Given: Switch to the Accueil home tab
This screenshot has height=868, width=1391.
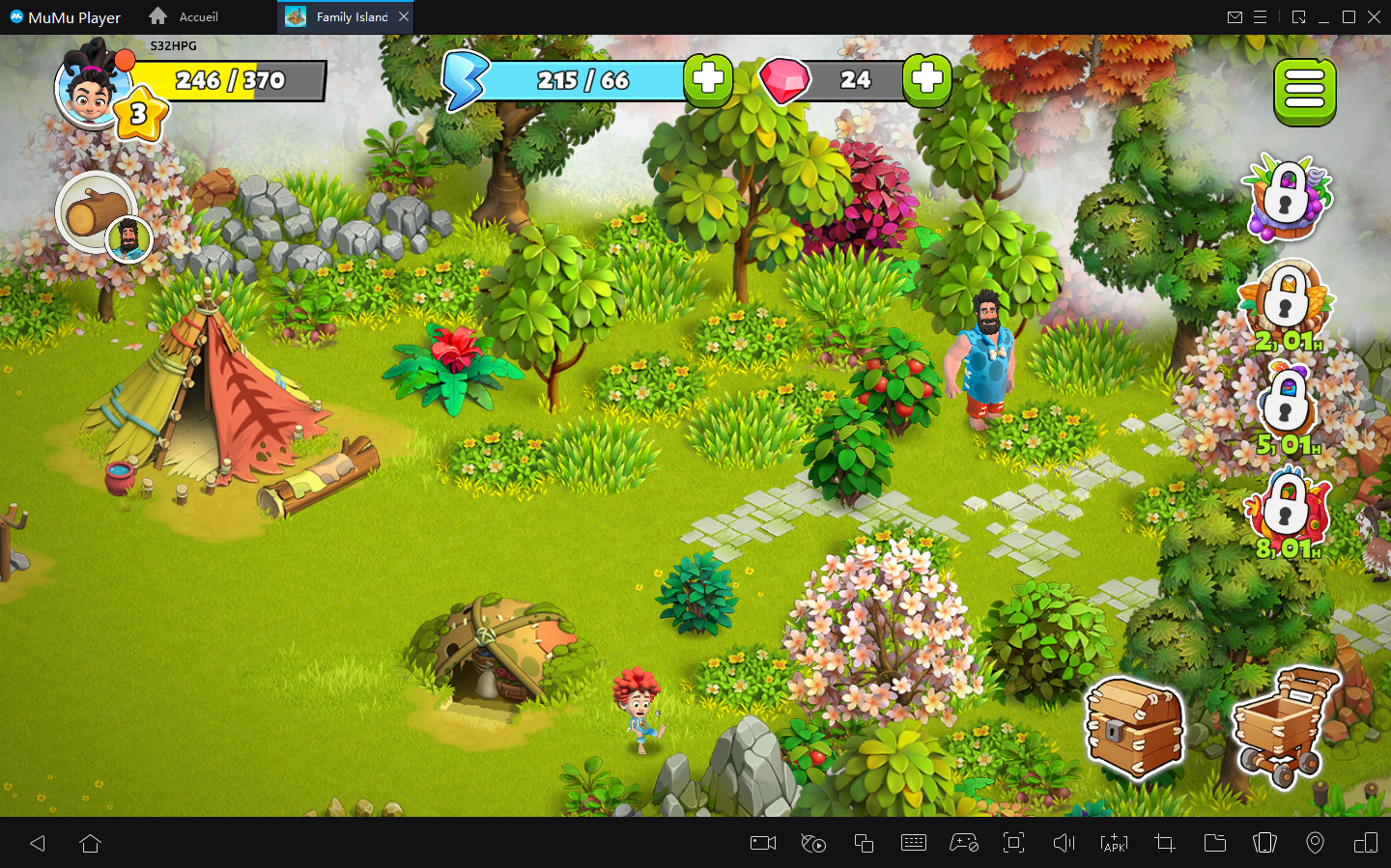Looking at the screenshot, I should coord(184,16).
